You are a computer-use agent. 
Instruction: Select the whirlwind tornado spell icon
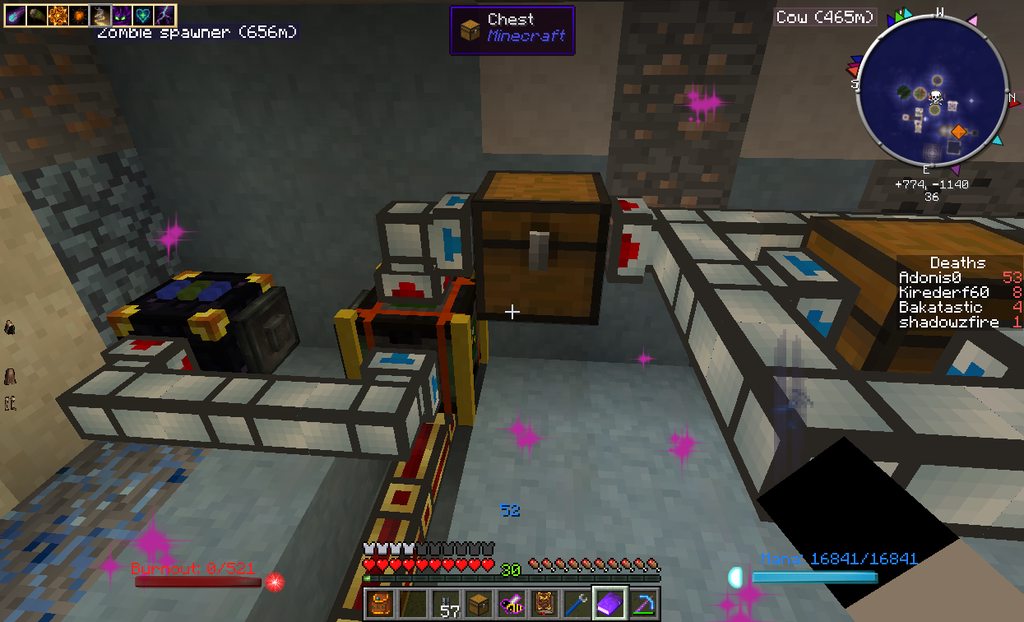click(x=100, y=15)
